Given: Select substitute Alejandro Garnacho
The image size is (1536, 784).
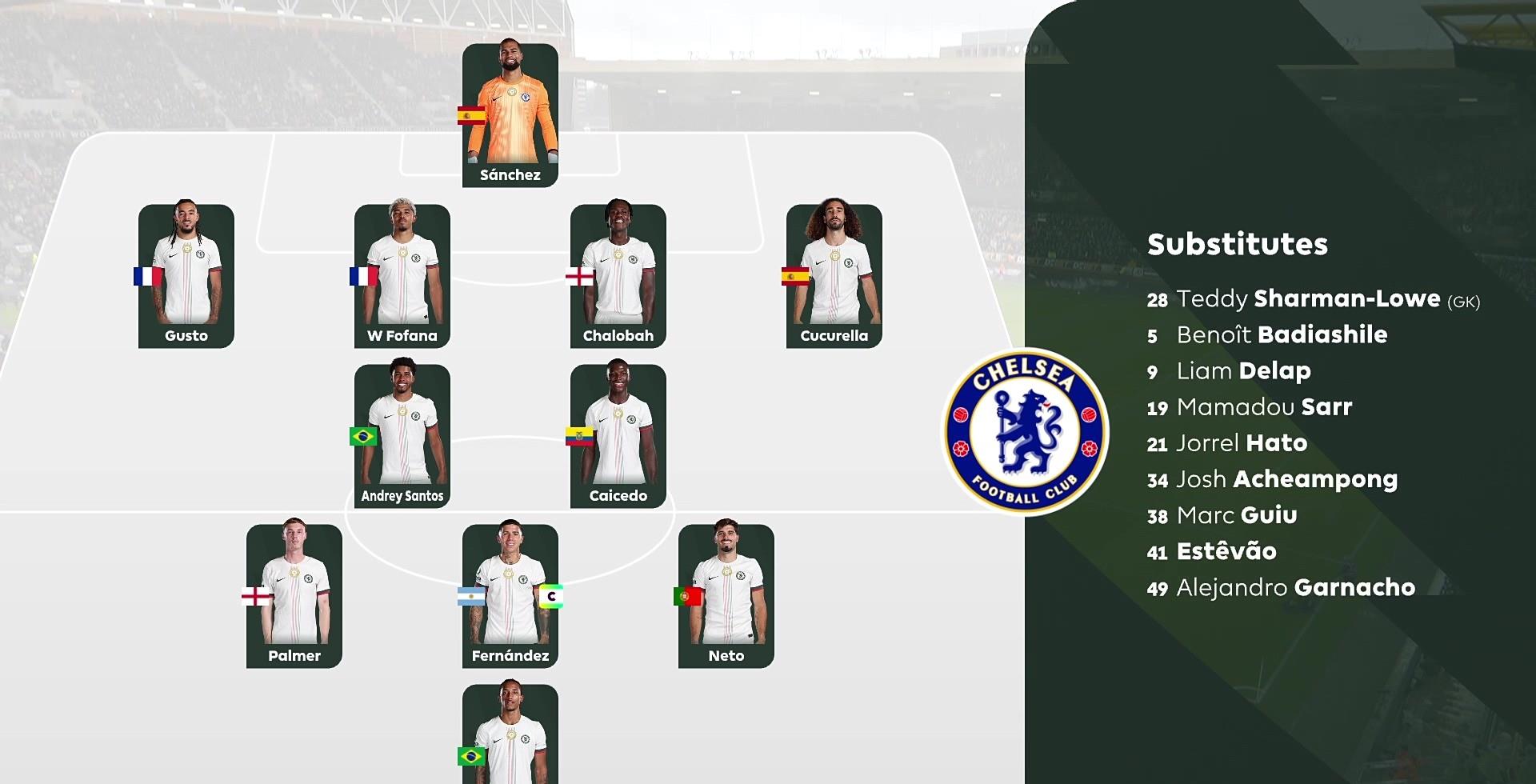Looking at the screenshot, I should pyautogui.click(x=1295, y=588).
